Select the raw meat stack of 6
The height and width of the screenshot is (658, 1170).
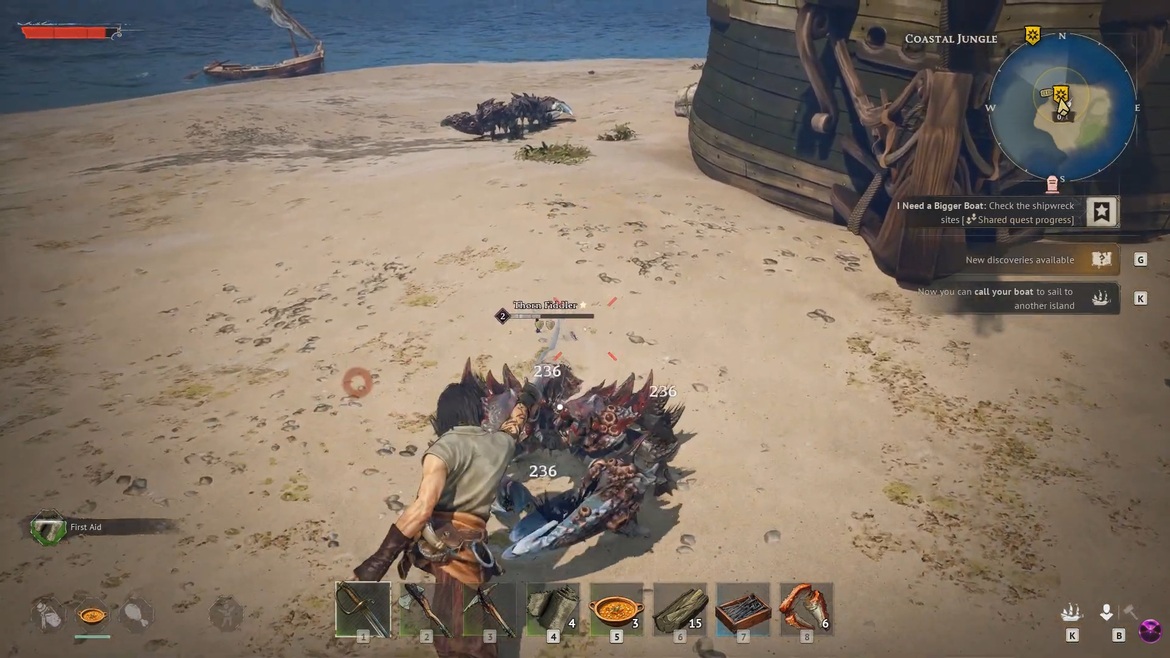(x=806, y=608)
